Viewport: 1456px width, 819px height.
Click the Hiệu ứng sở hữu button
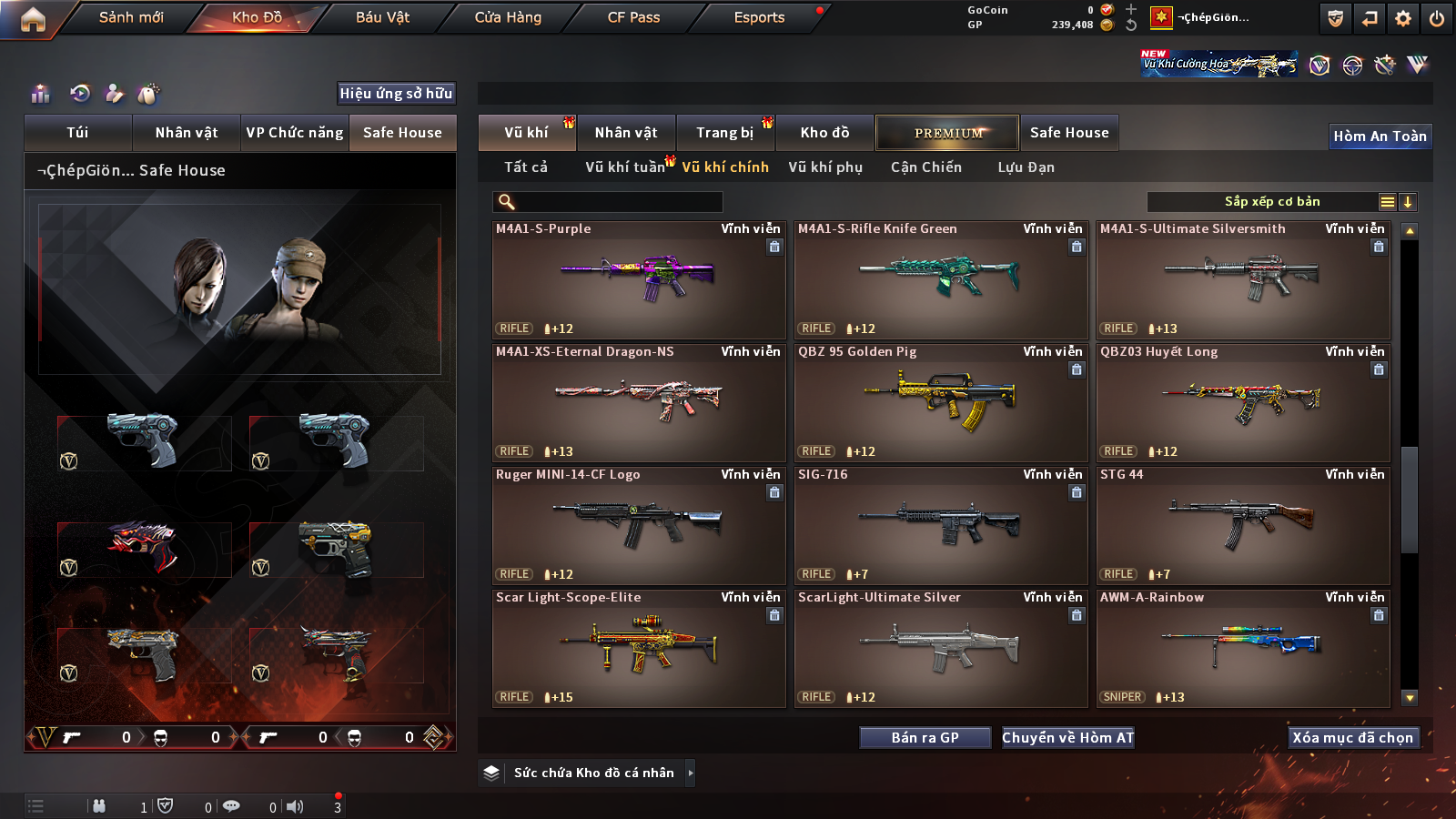click(396, 94)
